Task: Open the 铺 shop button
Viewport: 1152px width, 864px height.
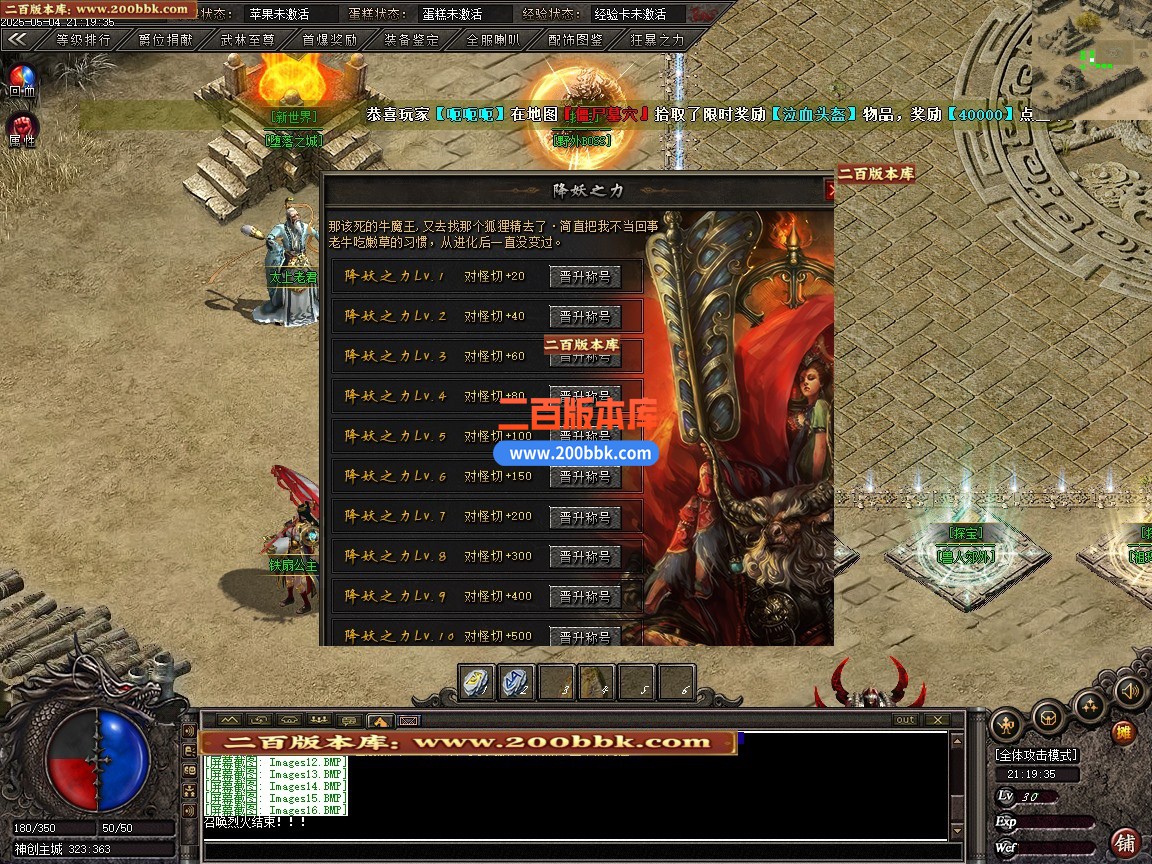Action: (x=1125, y=842)
